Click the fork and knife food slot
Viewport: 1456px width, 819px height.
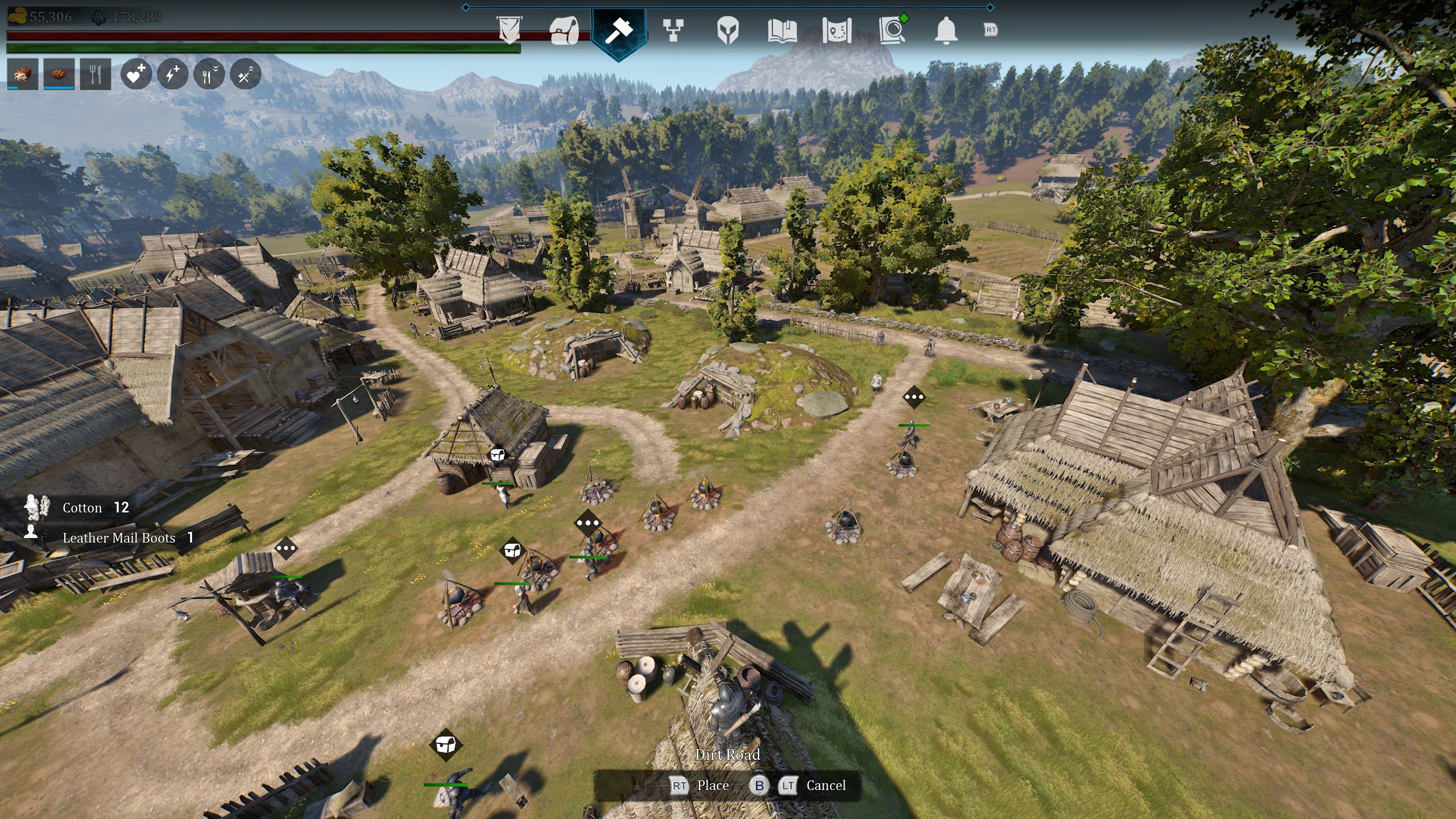click(x=96, y=74)
